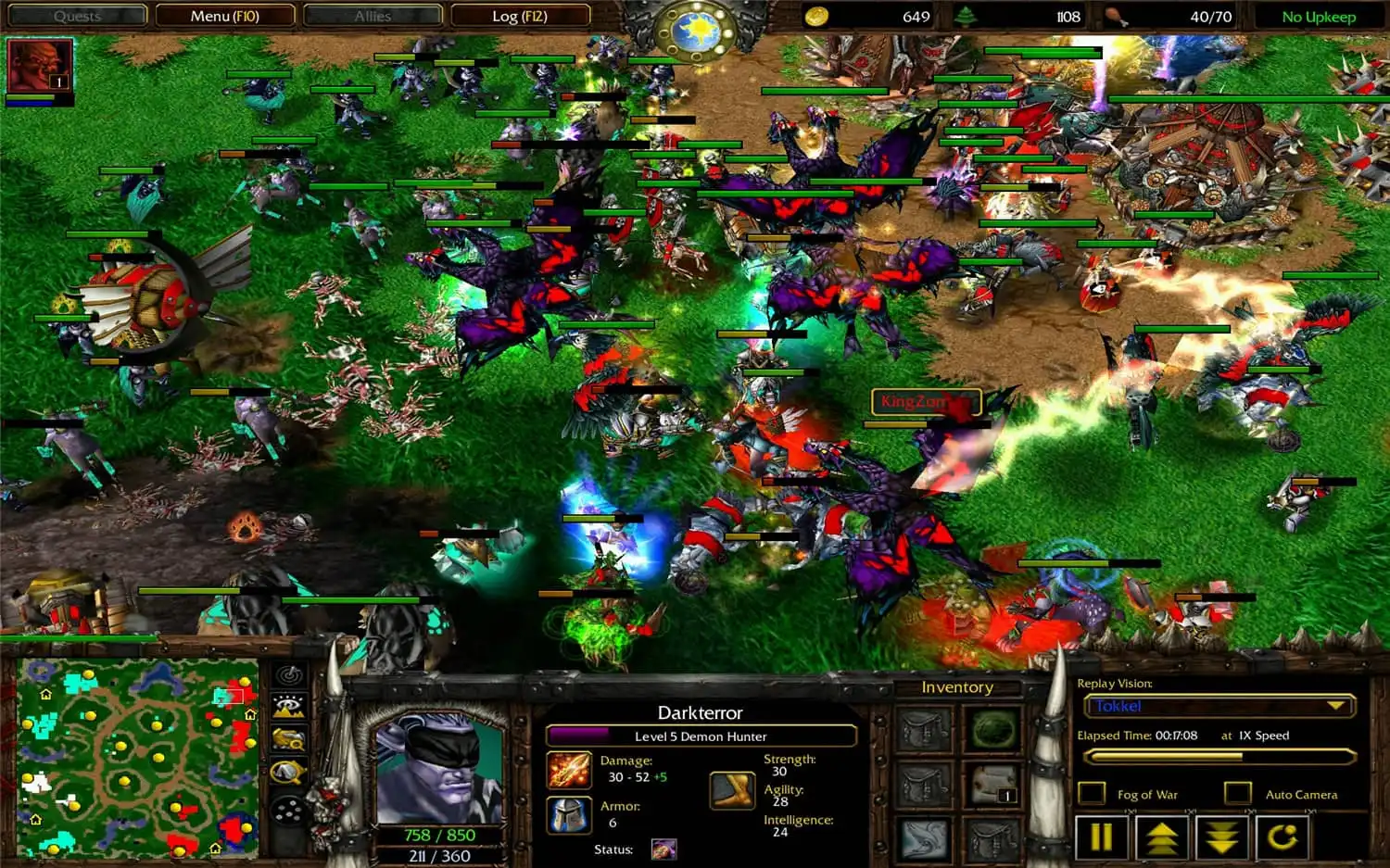
Task: Click the Quests button
Action: [76, 16]
